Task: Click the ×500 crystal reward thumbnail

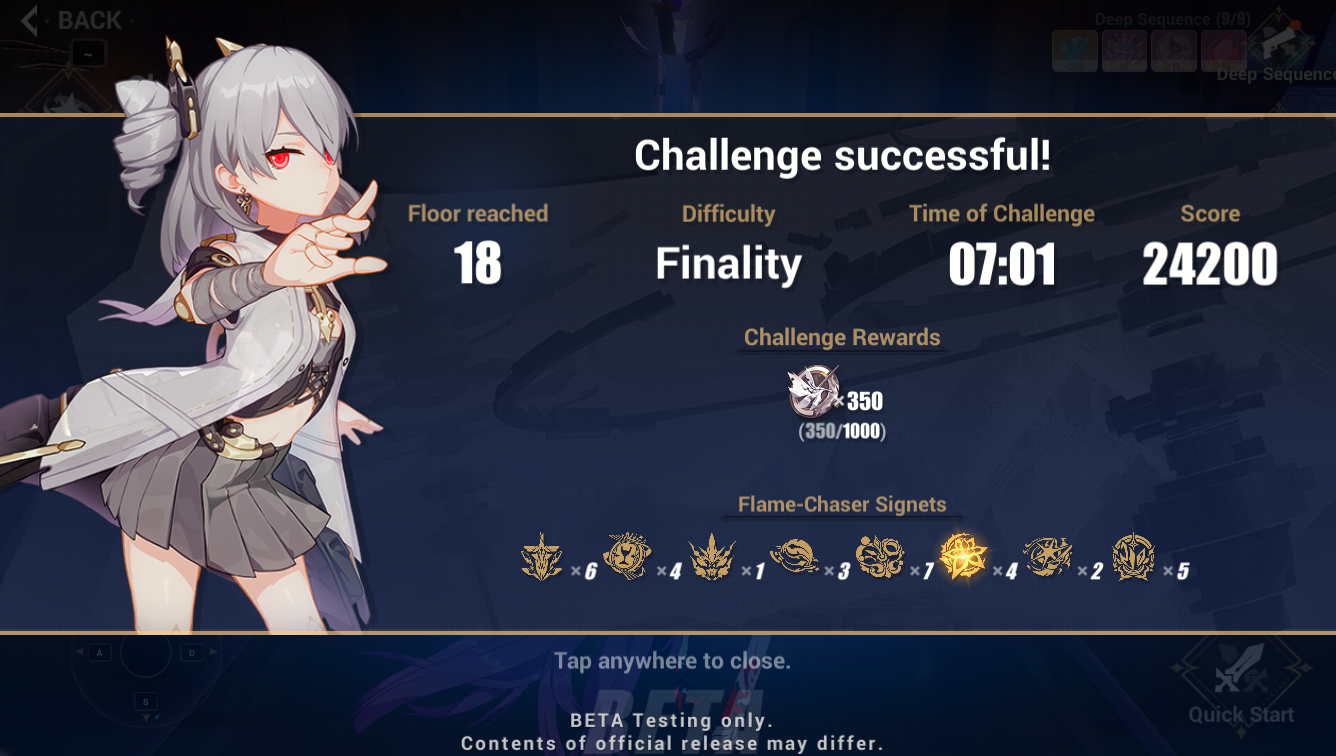Action: pyautogui.click(x=1074, y=49)
